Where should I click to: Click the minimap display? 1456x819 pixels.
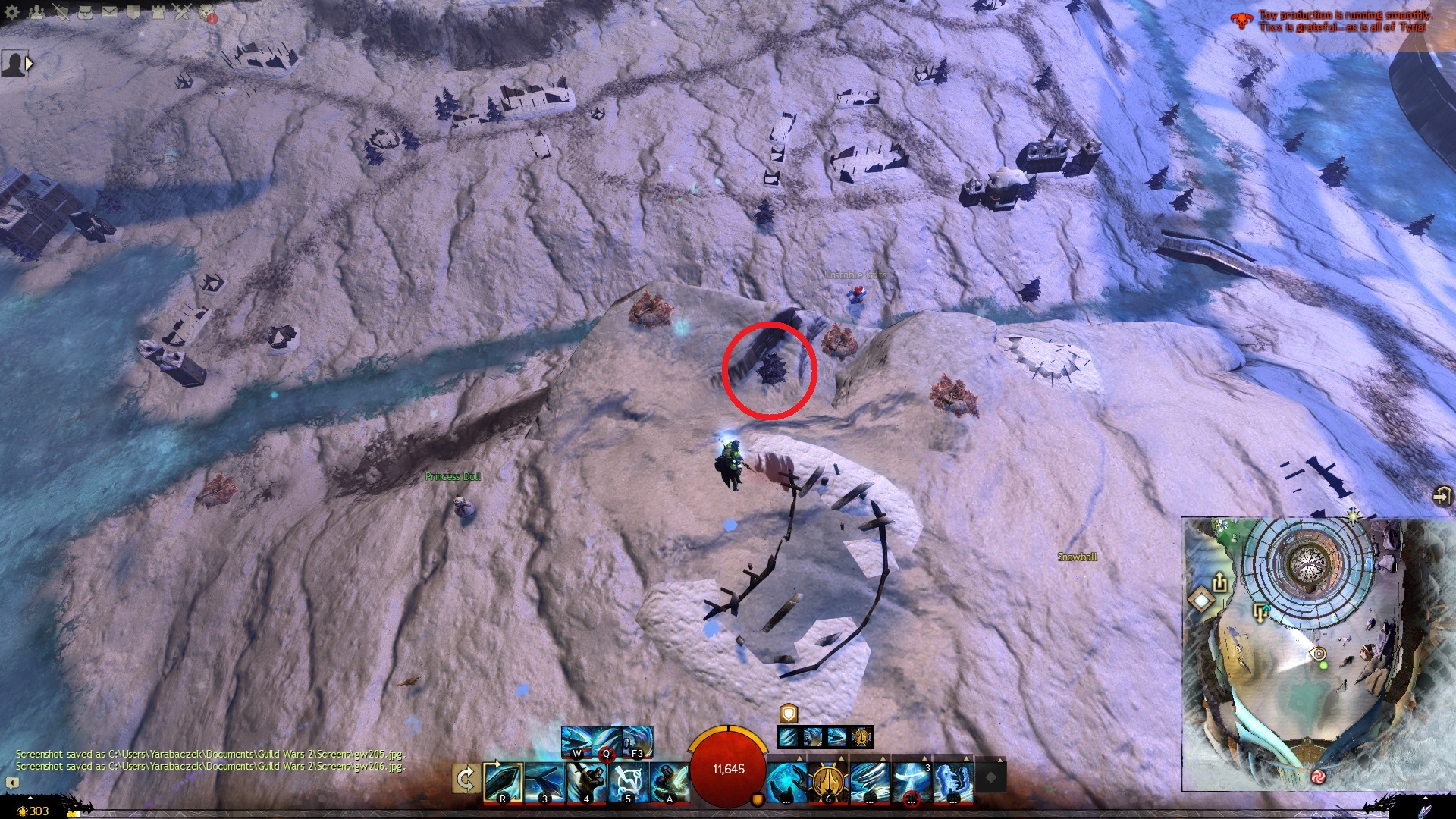(x=1318, y=652)
